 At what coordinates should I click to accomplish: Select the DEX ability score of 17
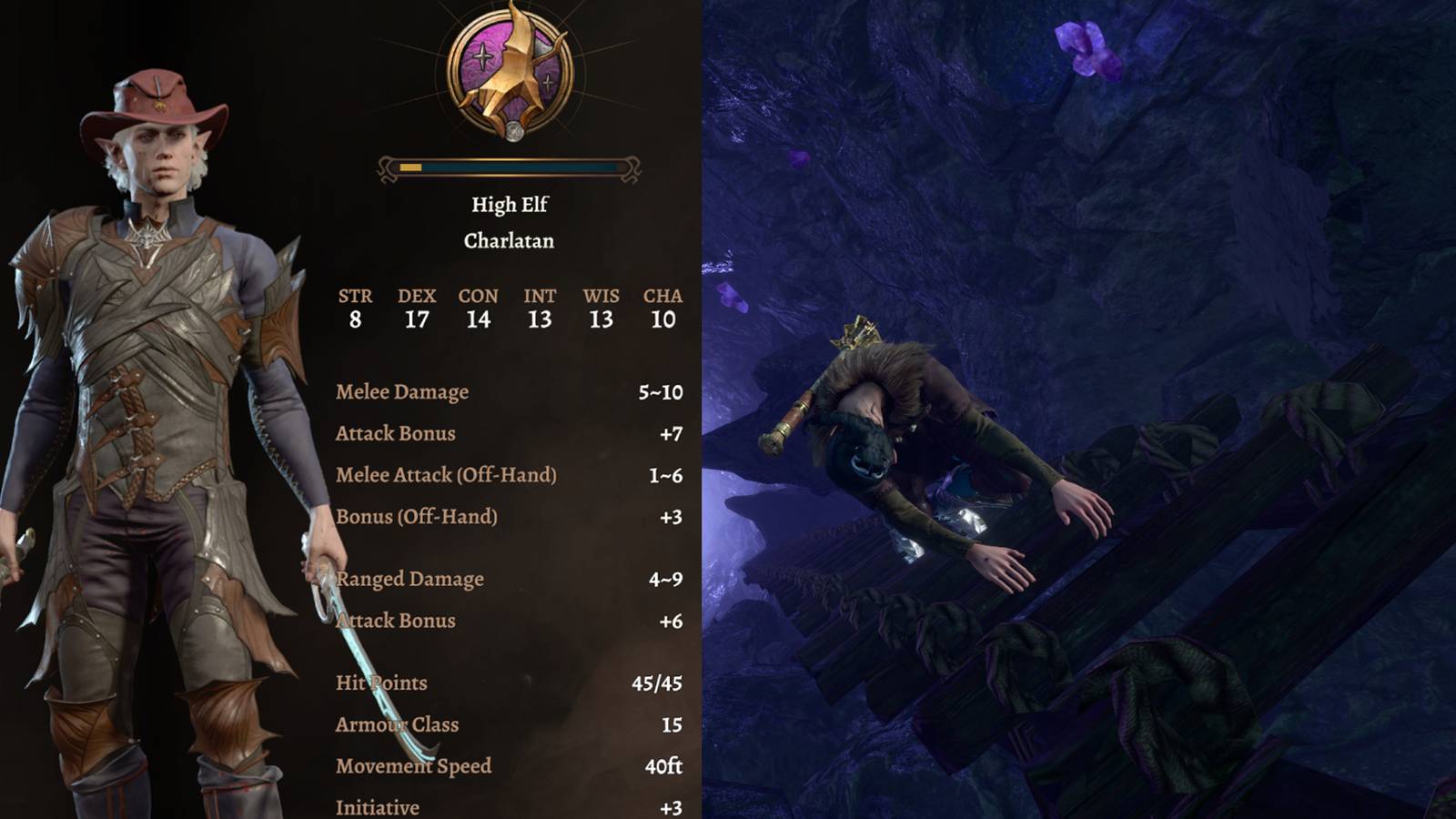point(417,319)
